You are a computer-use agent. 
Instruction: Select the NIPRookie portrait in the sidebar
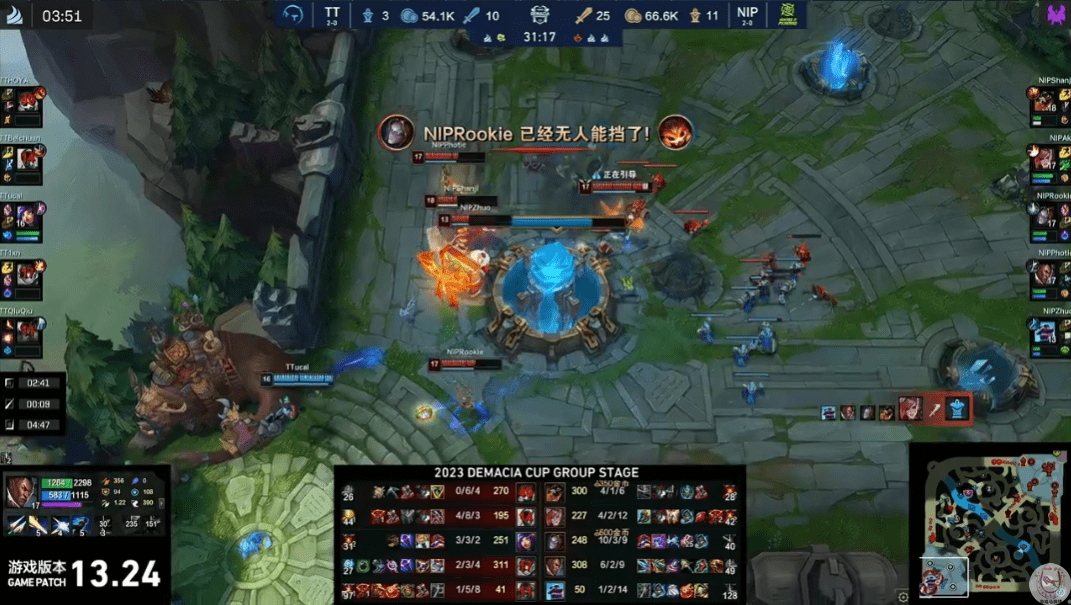[1045, 216]
